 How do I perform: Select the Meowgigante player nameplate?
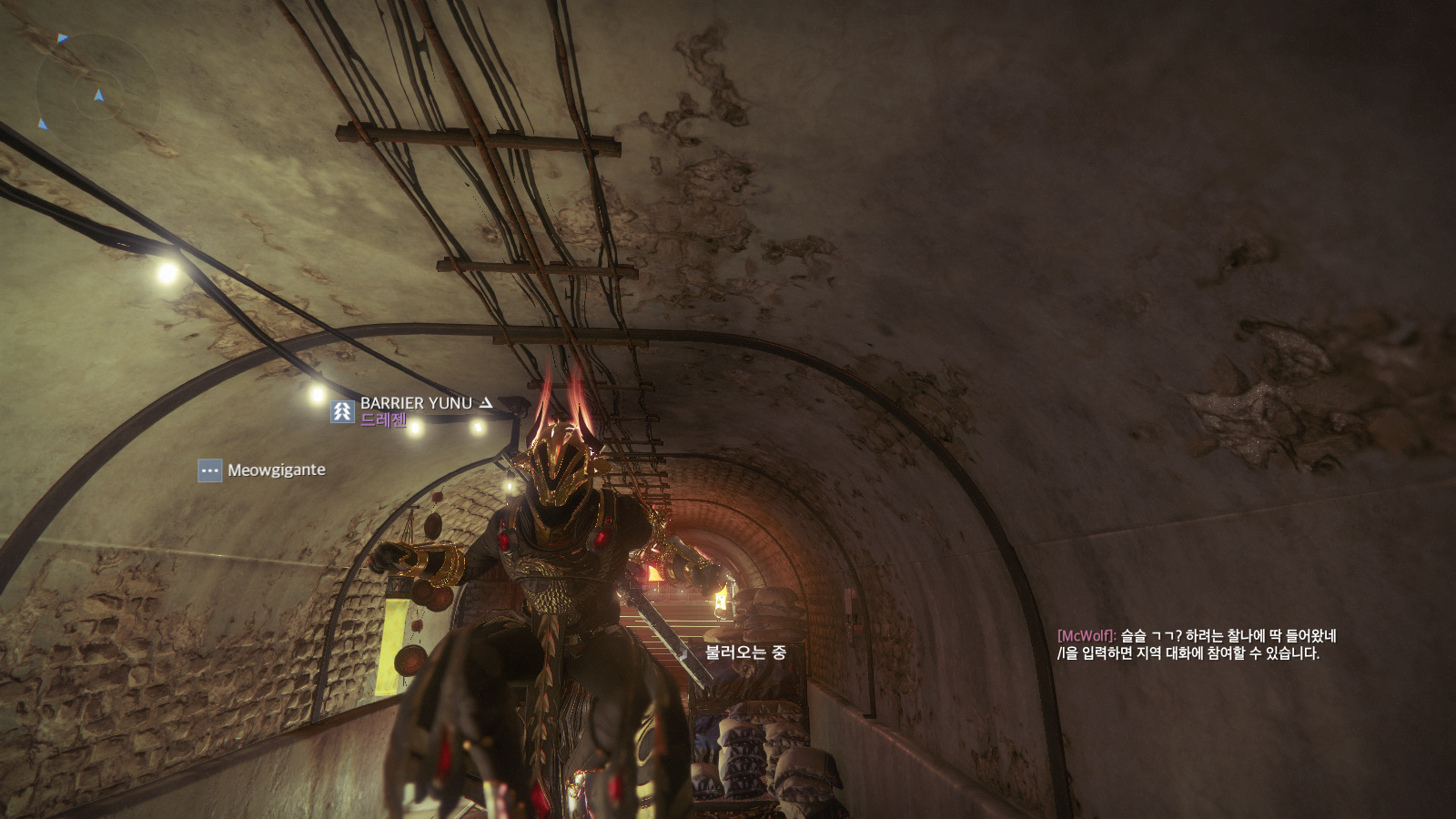tap(276, 470)
